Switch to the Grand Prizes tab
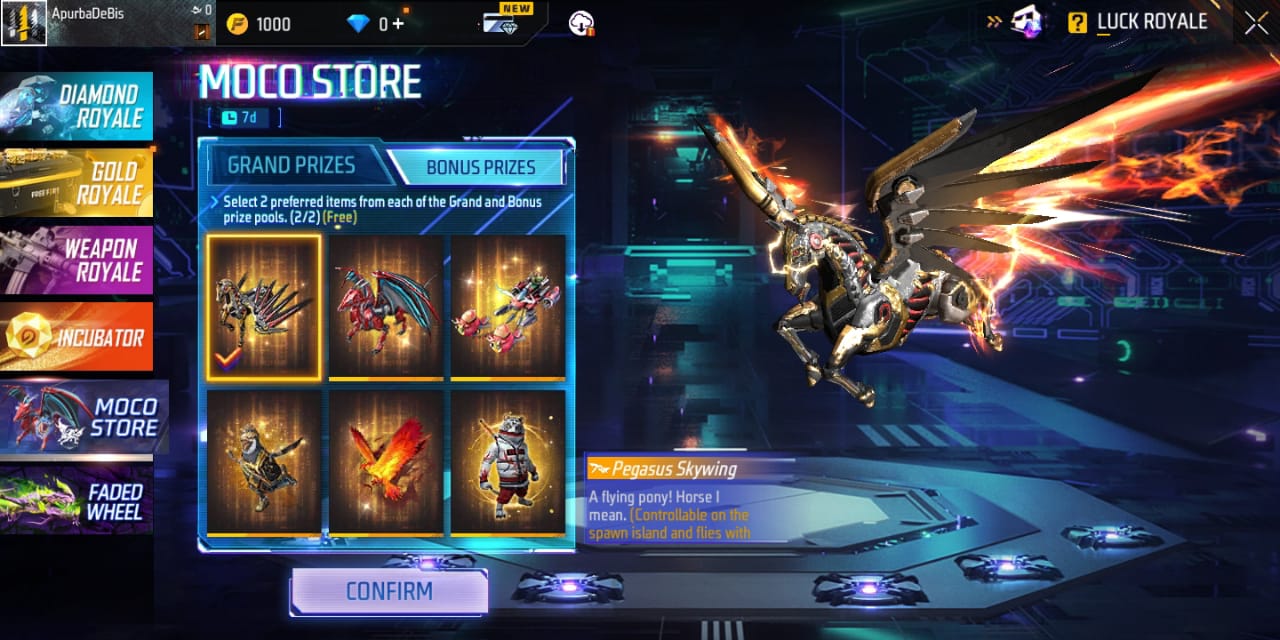1280x640 pixels. (x=290, y=166)
